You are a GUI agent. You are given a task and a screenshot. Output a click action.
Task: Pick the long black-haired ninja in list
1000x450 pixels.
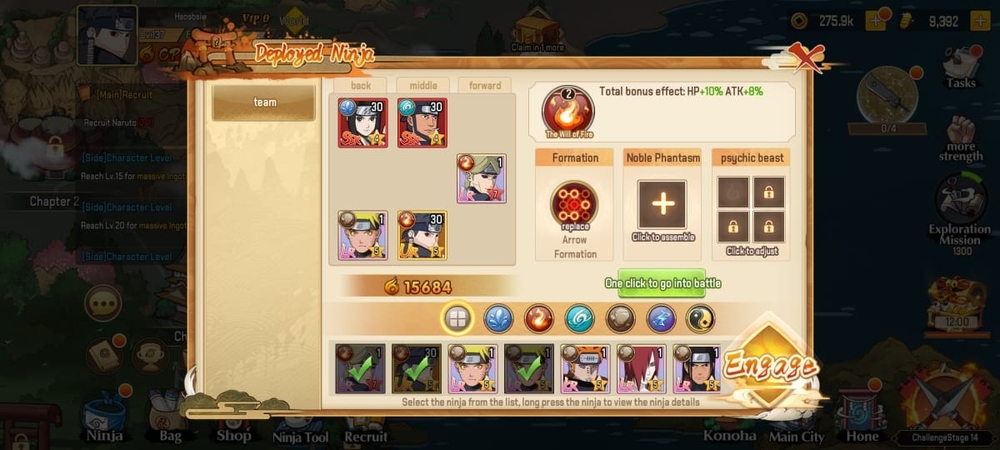click(697, 368)
